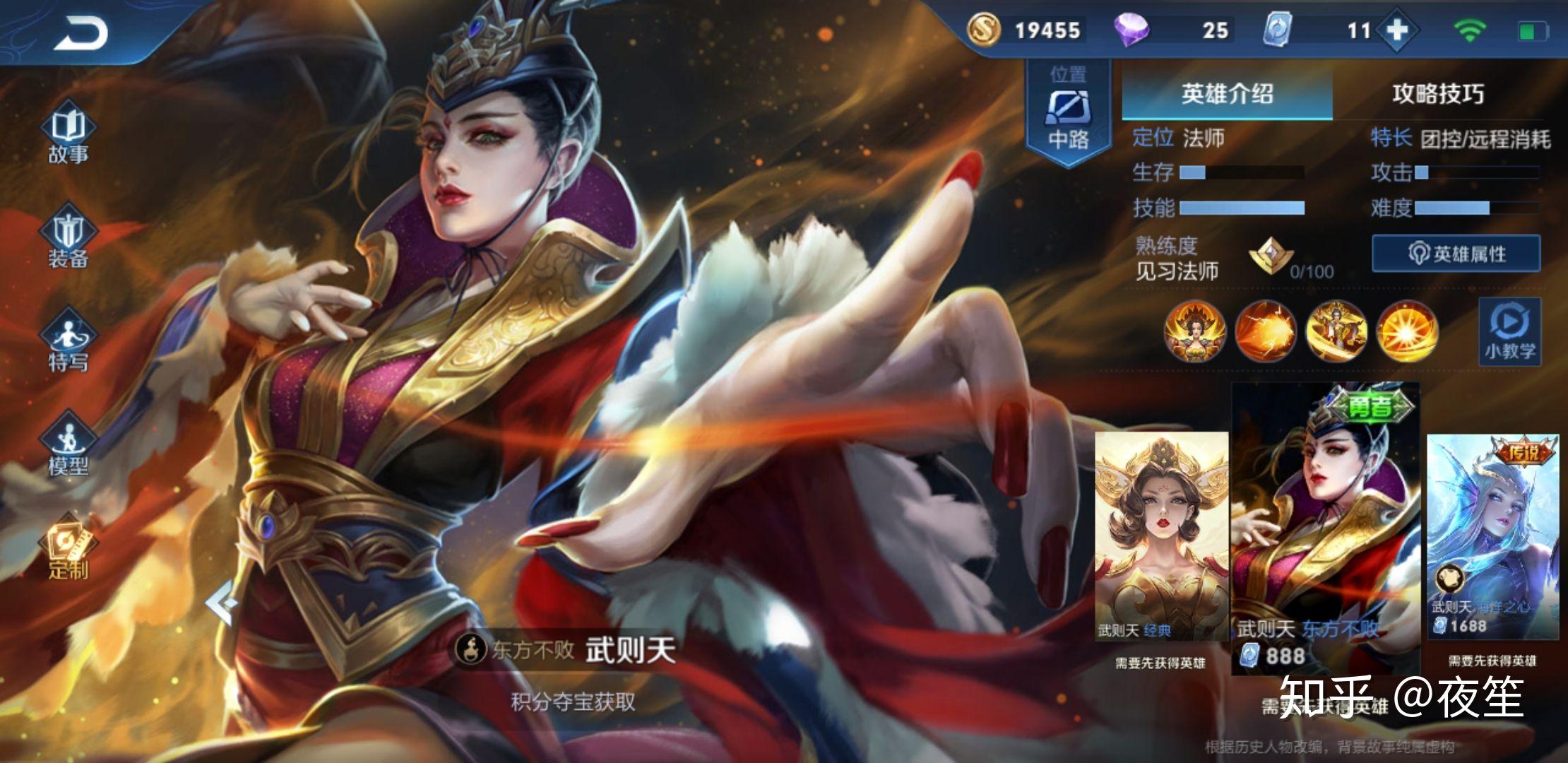Go back using the return arrow
This screenshot has height=763, width=1568.
pos(81,33)
